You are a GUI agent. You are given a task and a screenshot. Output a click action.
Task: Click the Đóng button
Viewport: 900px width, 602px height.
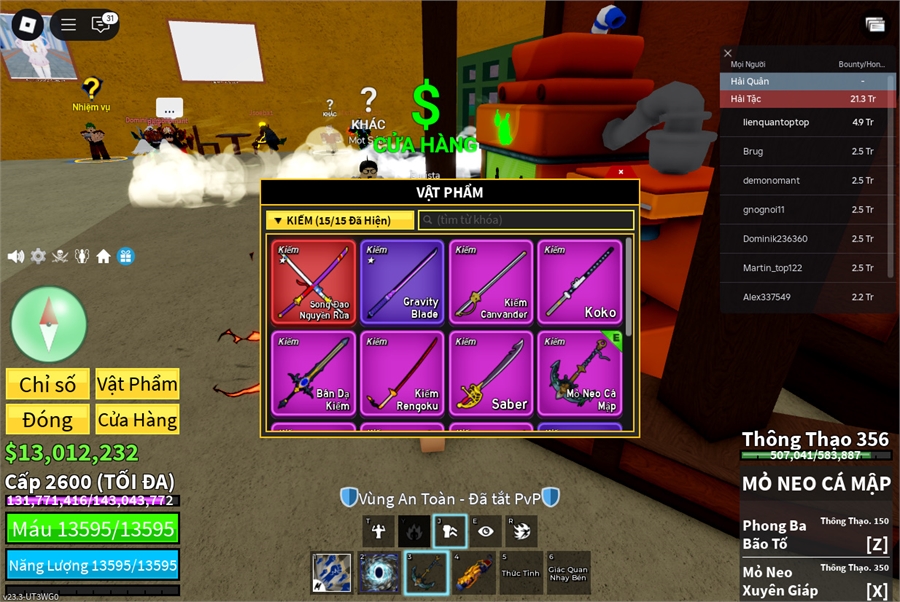click(48, 420)
